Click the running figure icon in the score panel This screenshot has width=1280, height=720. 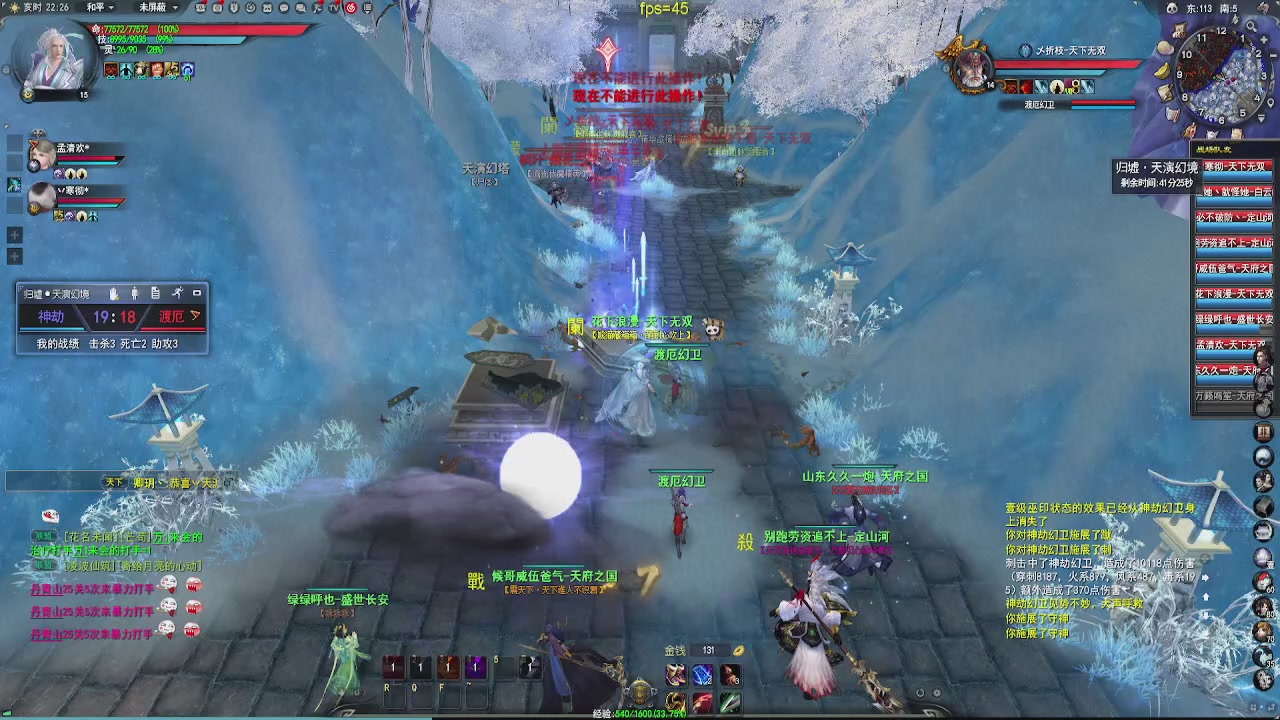176,293
